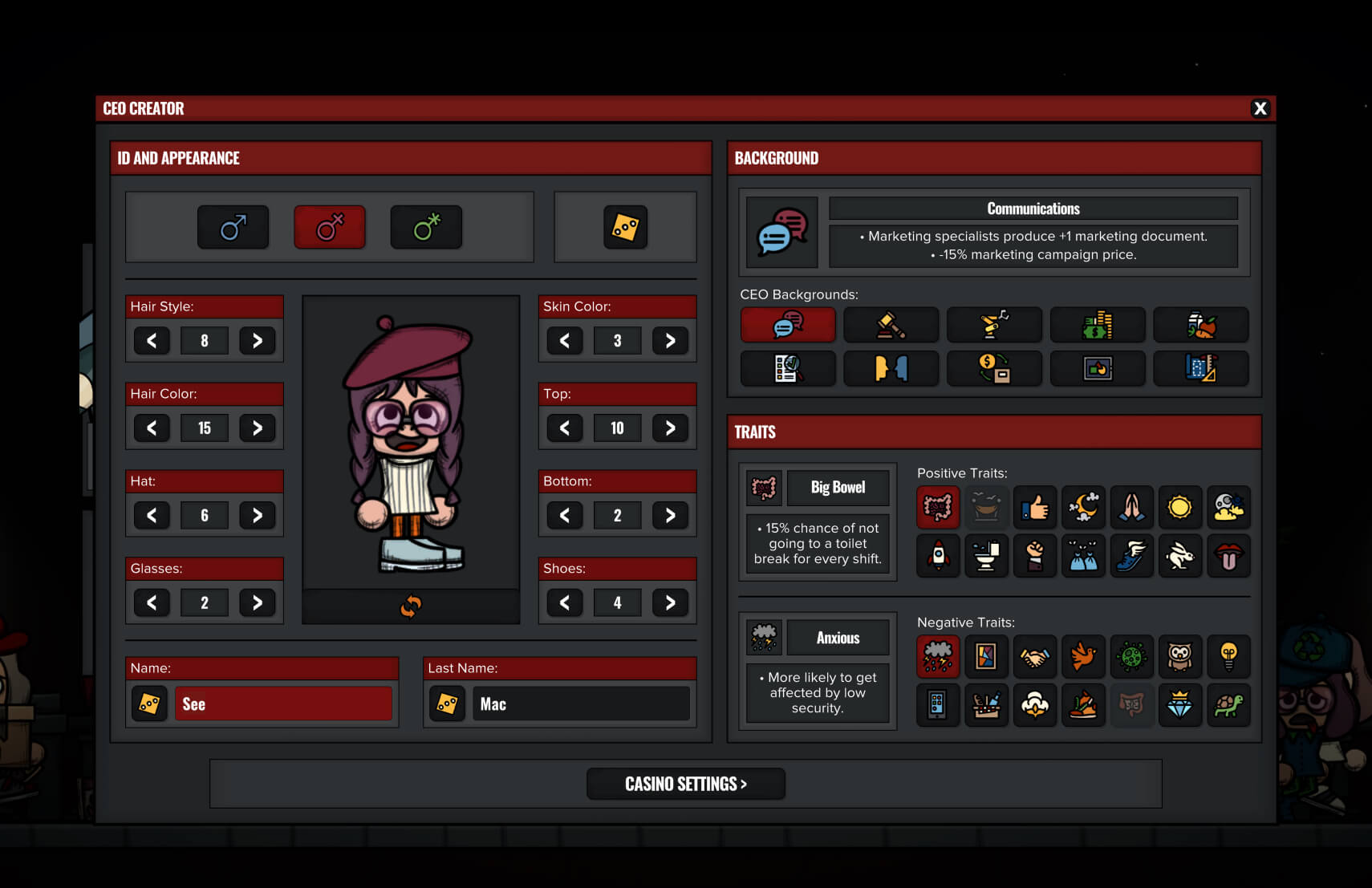Pick the rocket positive trait
Screen dimensions: 1372x888
click(938, 555)
